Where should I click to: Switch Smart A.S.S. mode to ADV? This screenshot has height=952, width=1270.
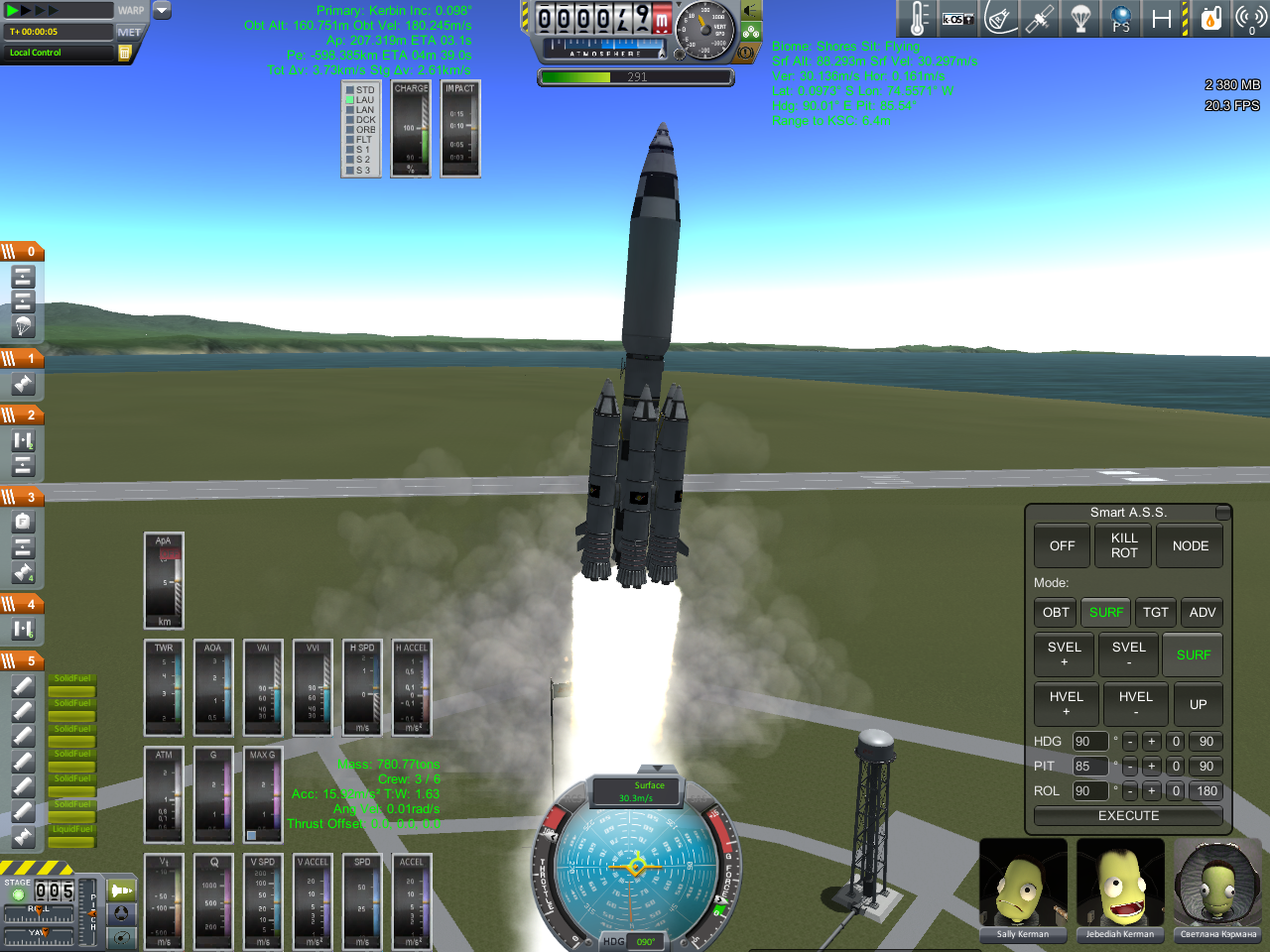(x=1202, y=613)
